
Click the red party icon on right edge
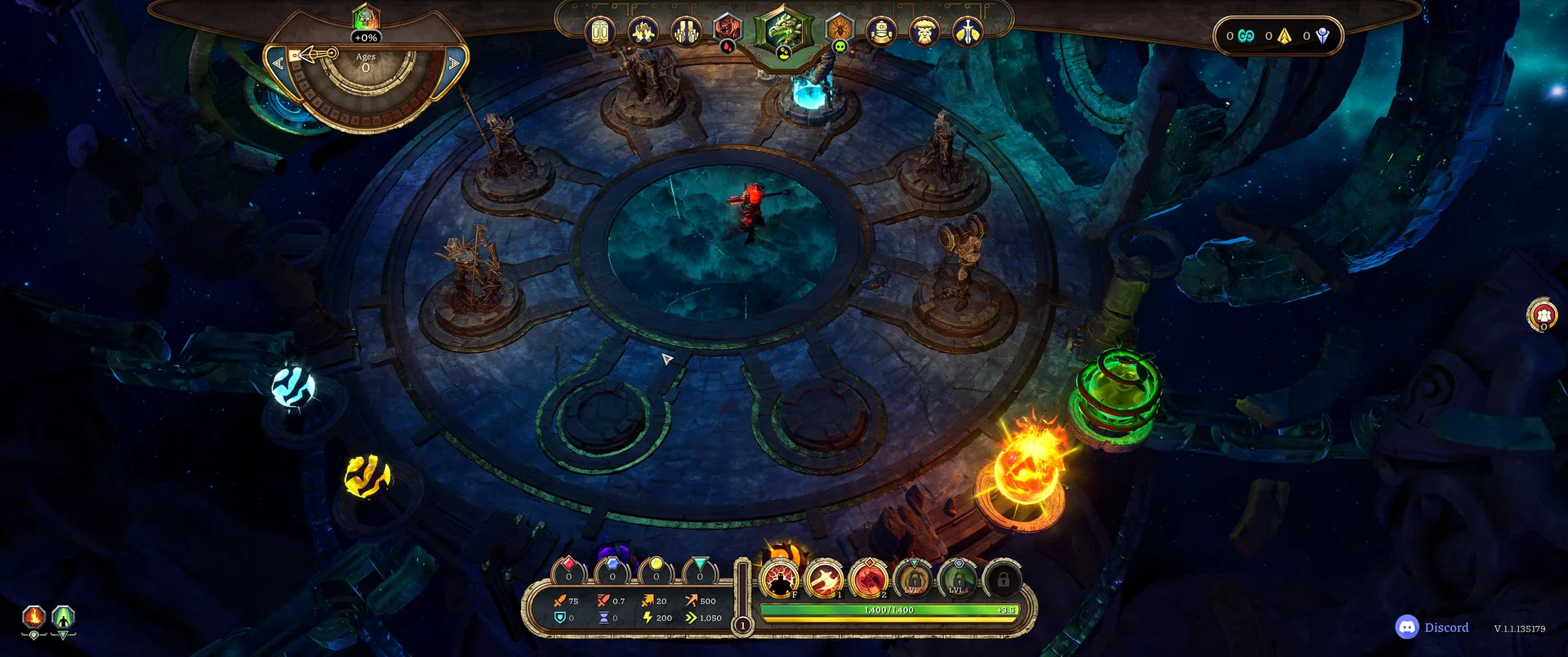pos(1543,315)
